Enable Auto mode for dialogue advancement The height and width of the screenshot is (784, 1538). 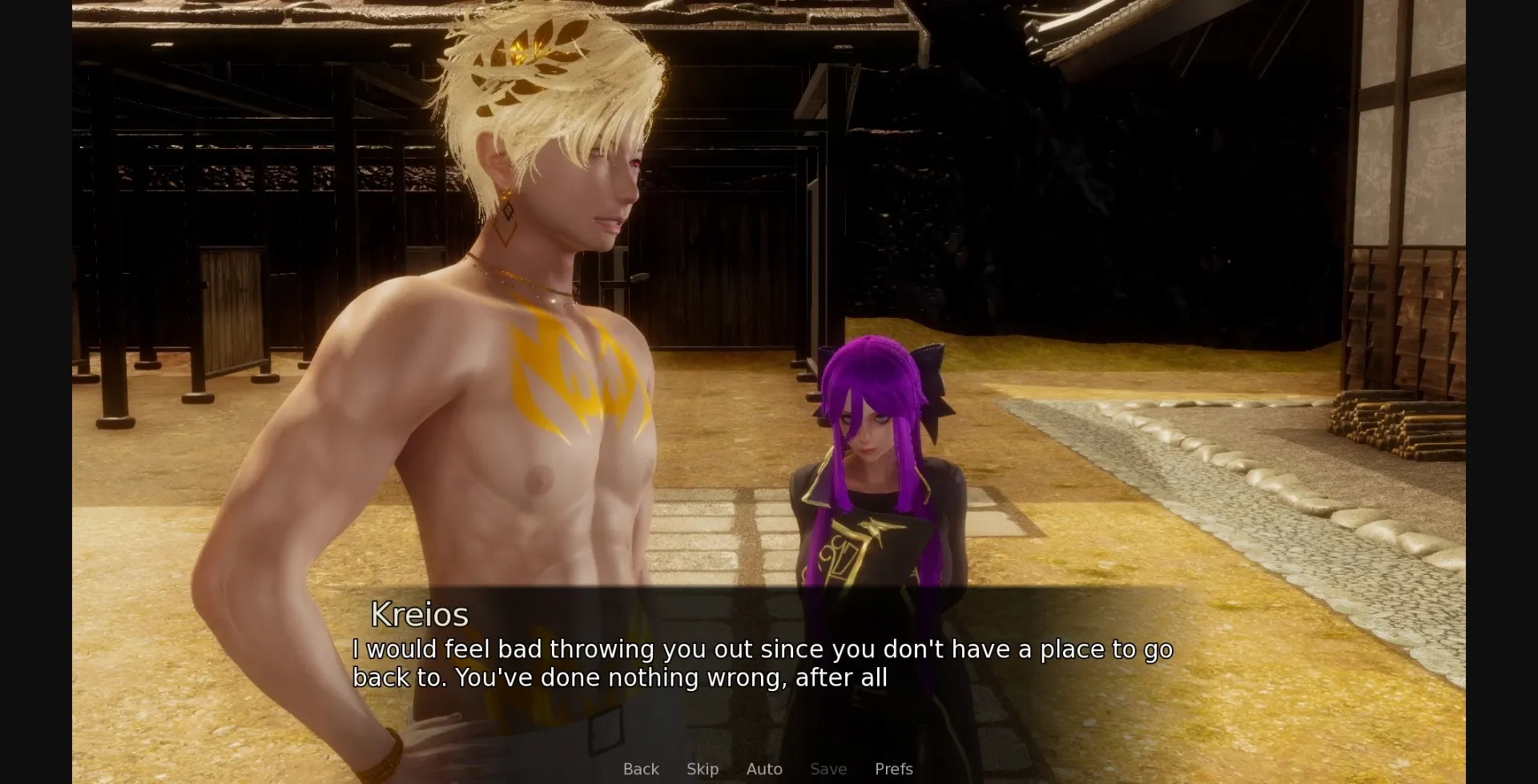(x=764, y=769)
